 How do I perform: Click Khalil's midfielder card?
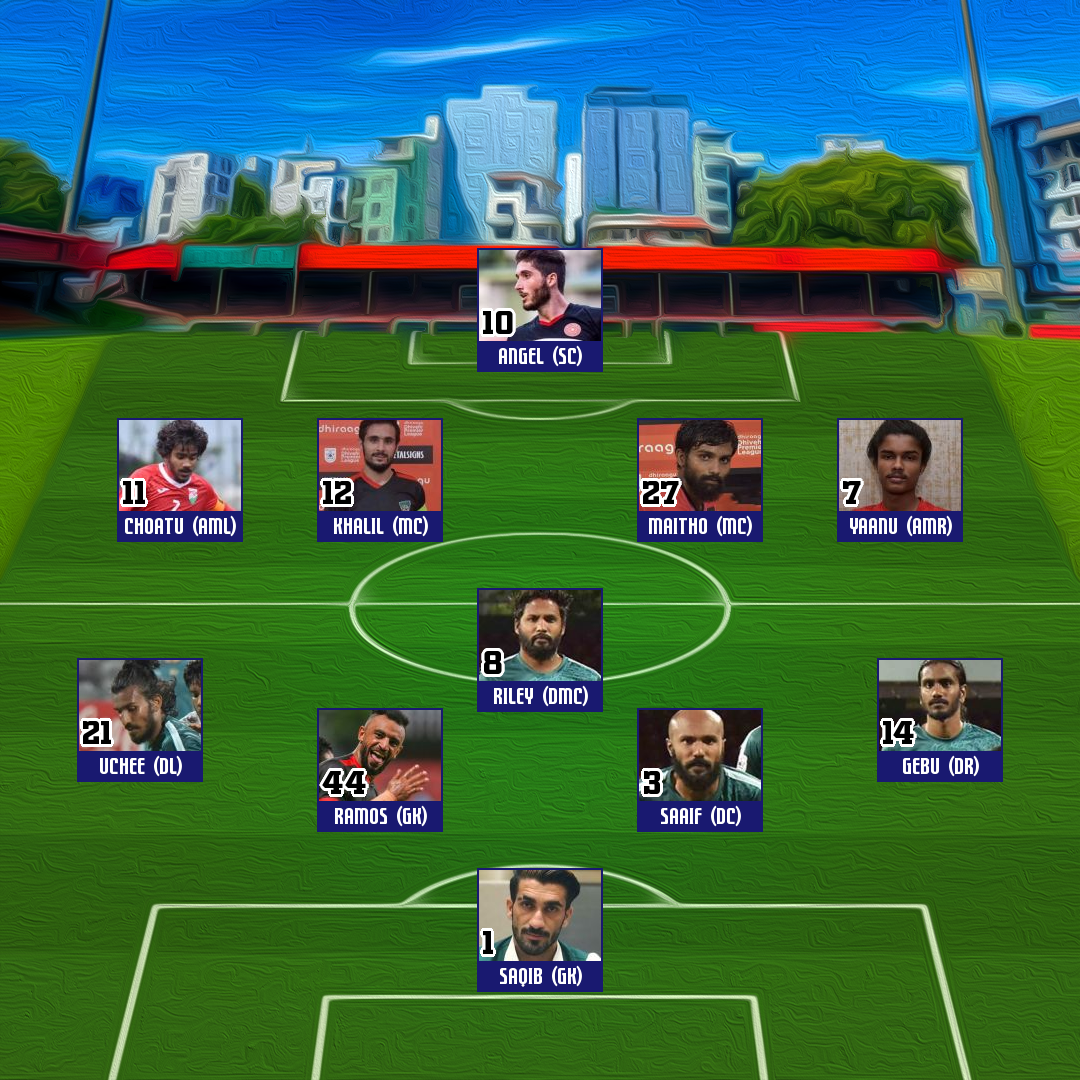click(x=380, y=480)
